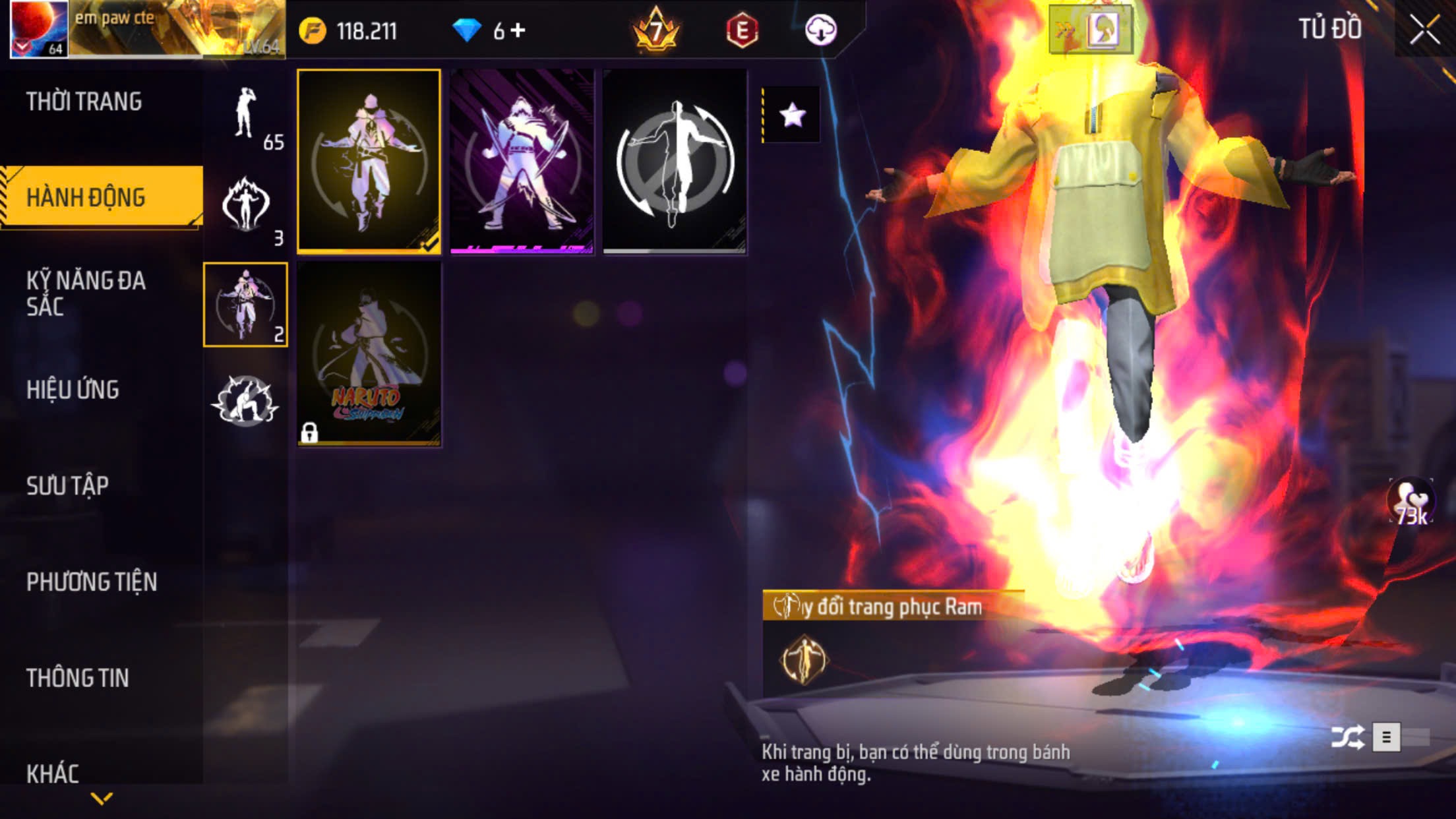Add diamonds with the plus button
This screenshot has width=1456, height=819.
tap(518, 30)
